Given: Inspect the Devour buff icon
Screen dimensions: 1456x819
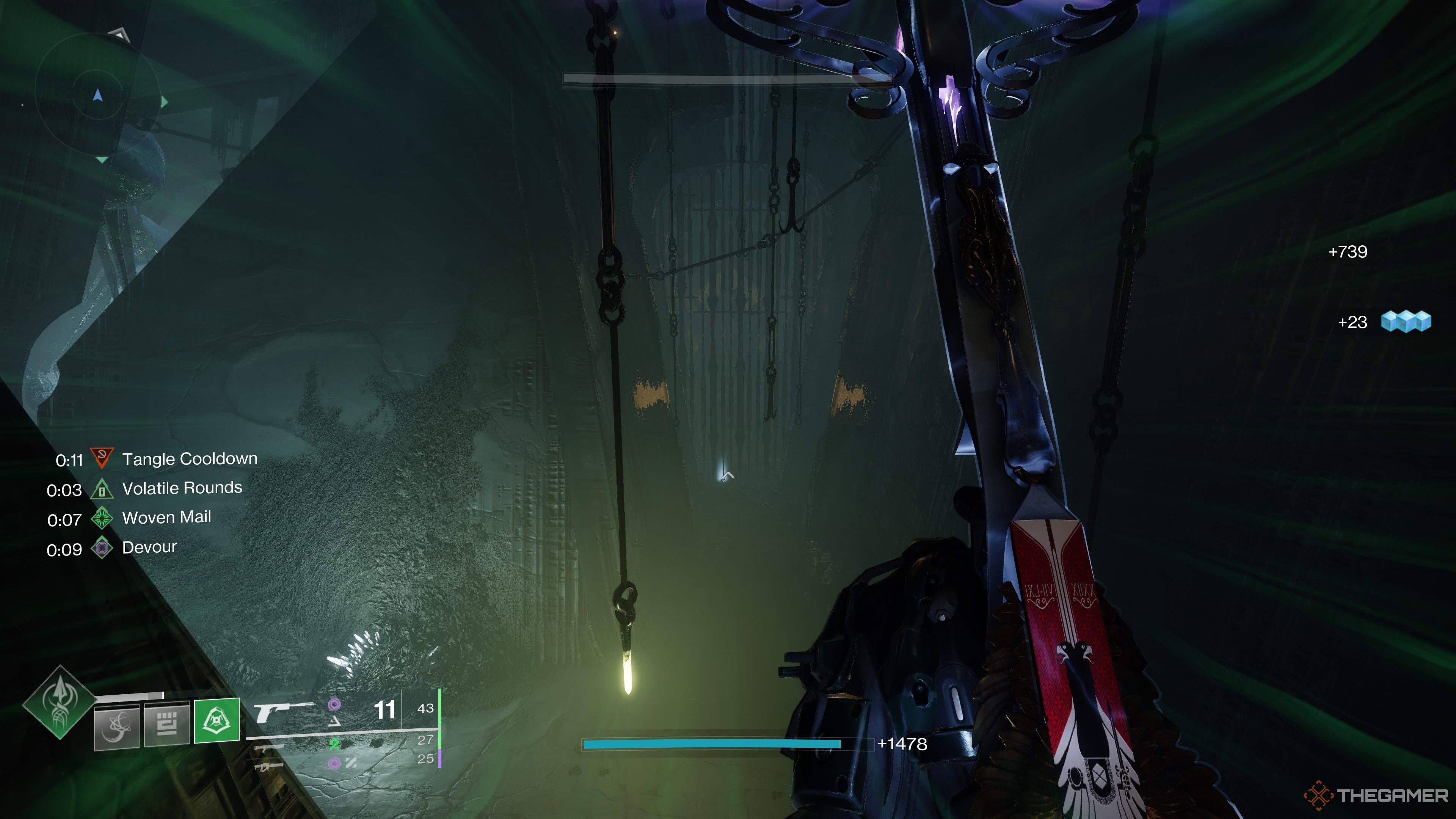Looking at the screenshot, I should pyautogui.click(x=102, y=548).
